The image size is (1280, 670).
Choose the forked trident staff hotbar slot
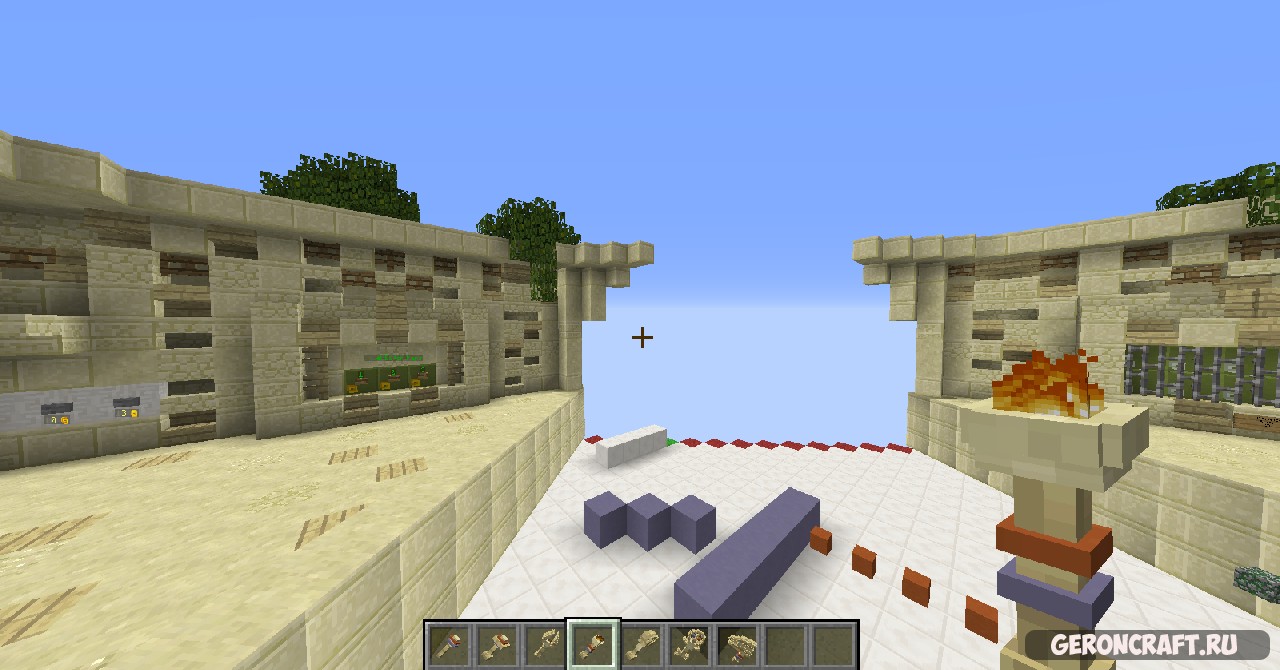coord(545,645)
